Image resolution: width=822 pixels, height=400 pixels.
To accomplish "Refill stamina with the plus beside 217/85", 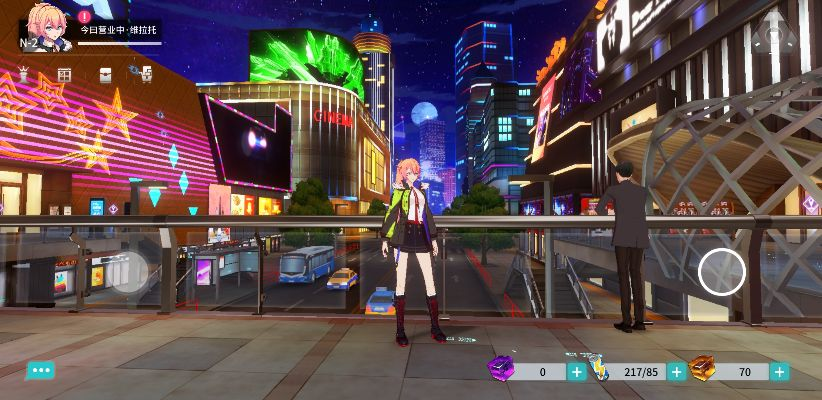I will pyautogui.click(x=677, y=372).
